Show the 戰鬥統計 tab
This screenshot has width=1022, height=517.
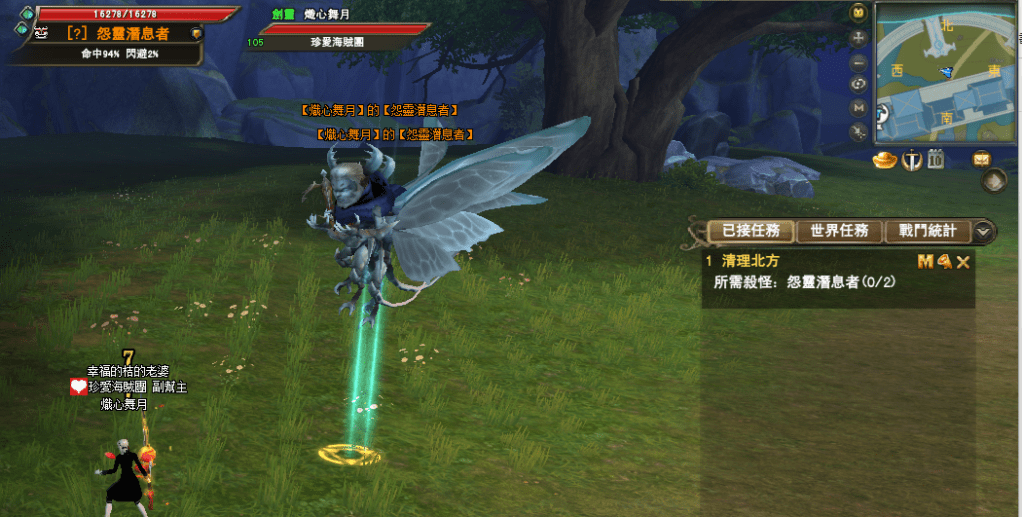tap(927, 231)
